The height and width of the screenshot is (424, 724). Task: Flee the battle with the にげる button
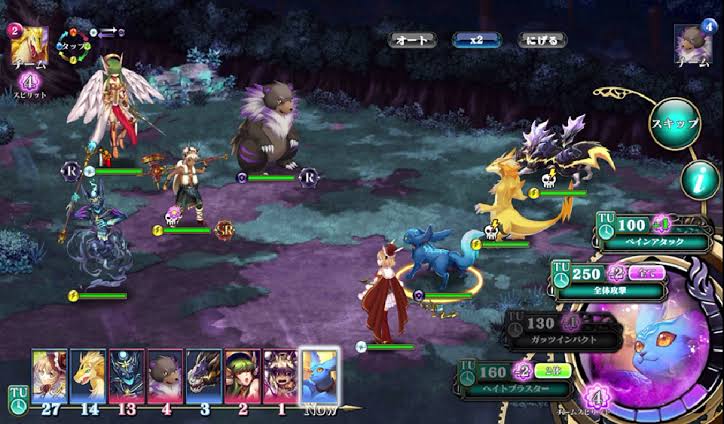tap(543, 41)
